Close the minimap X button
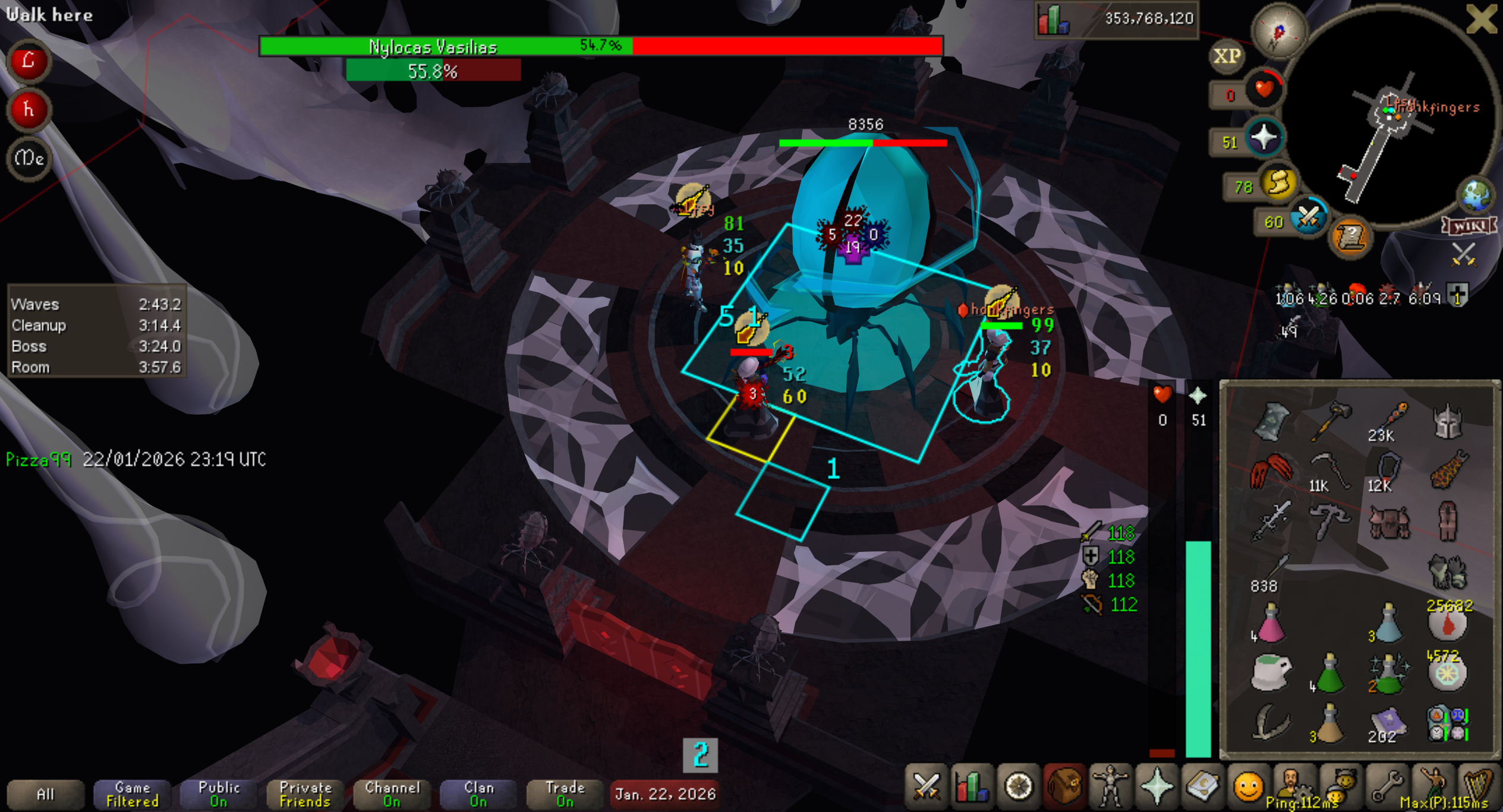Screen dimensions: 1503x812 pos(1480,19)
